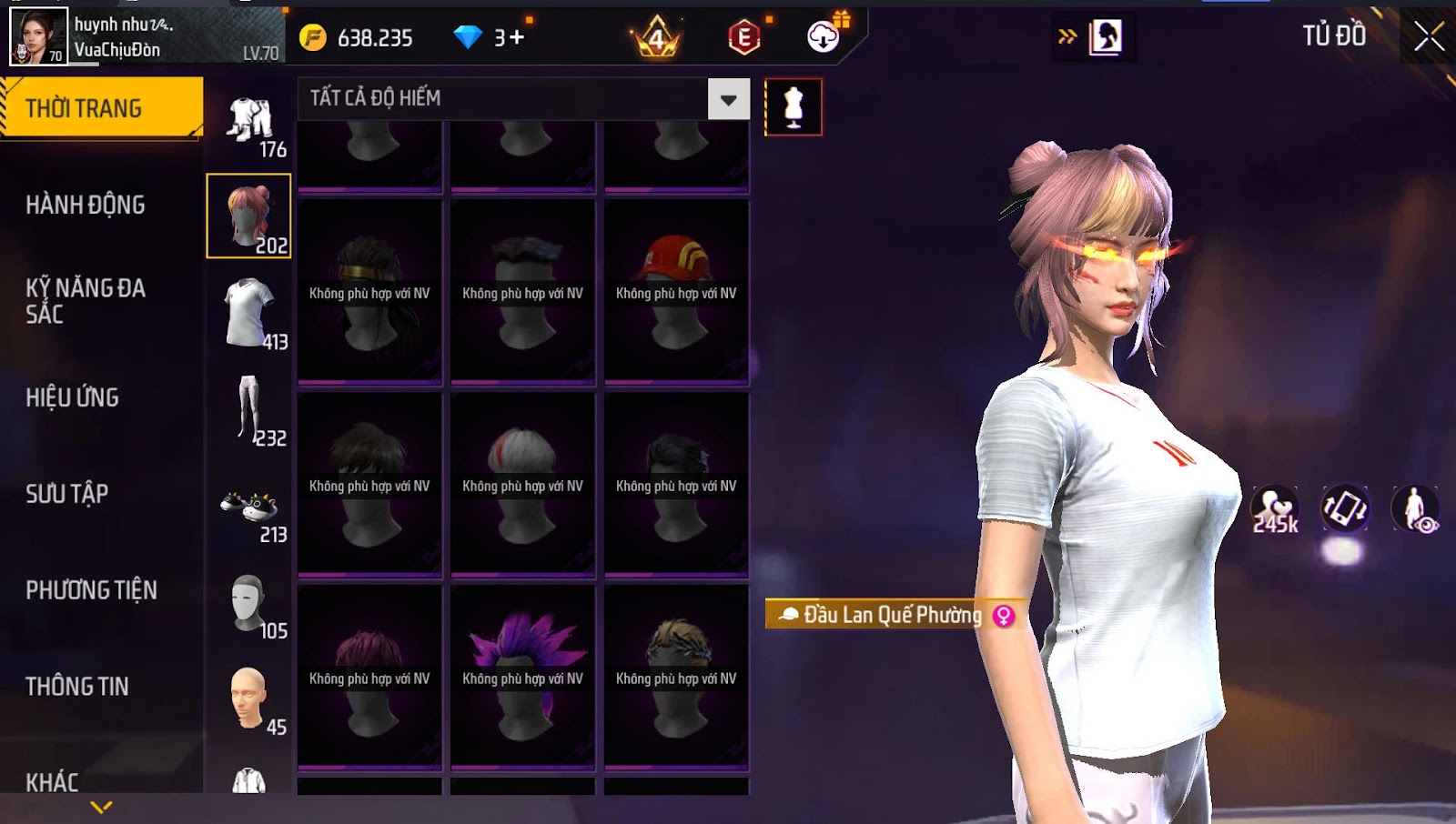Screen dimensions: 1456x824
Task: Choose the red cap hairstyle item
Action: click(676, 292)
